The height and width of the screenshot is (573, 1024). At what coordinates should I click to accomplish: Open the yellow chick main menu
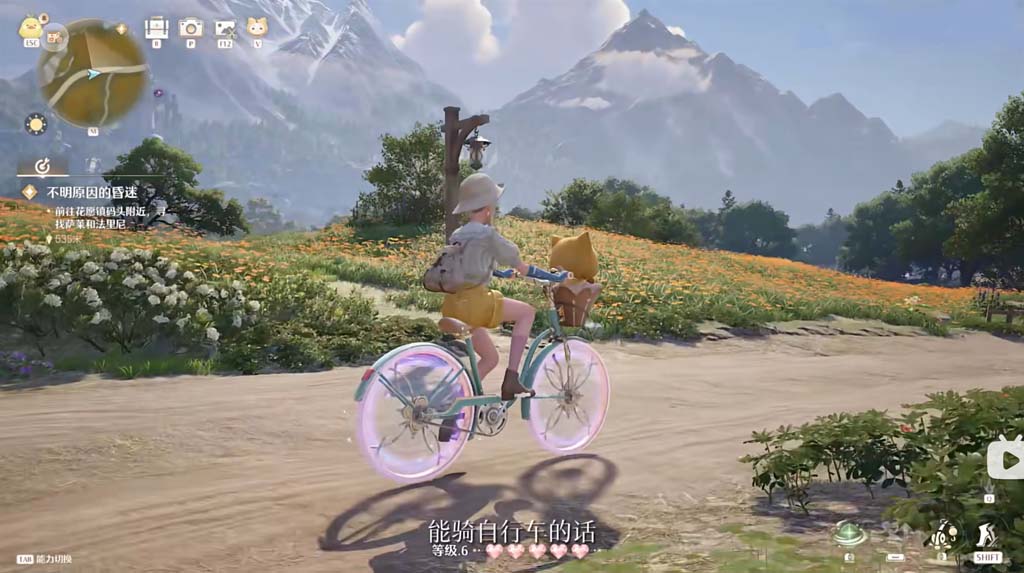click(30, 27)
